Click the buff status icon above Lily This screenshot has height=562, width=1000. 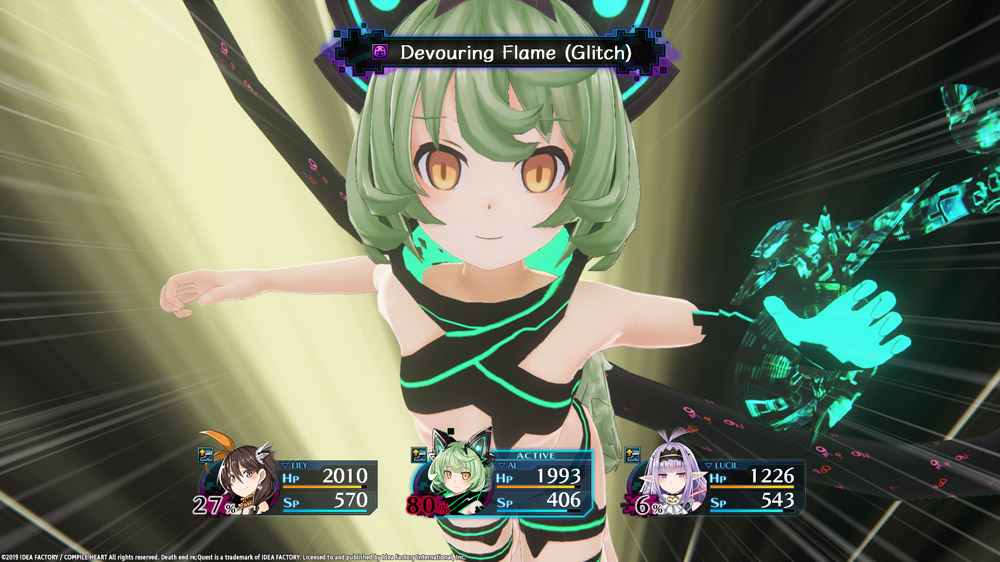click(206, 456)
